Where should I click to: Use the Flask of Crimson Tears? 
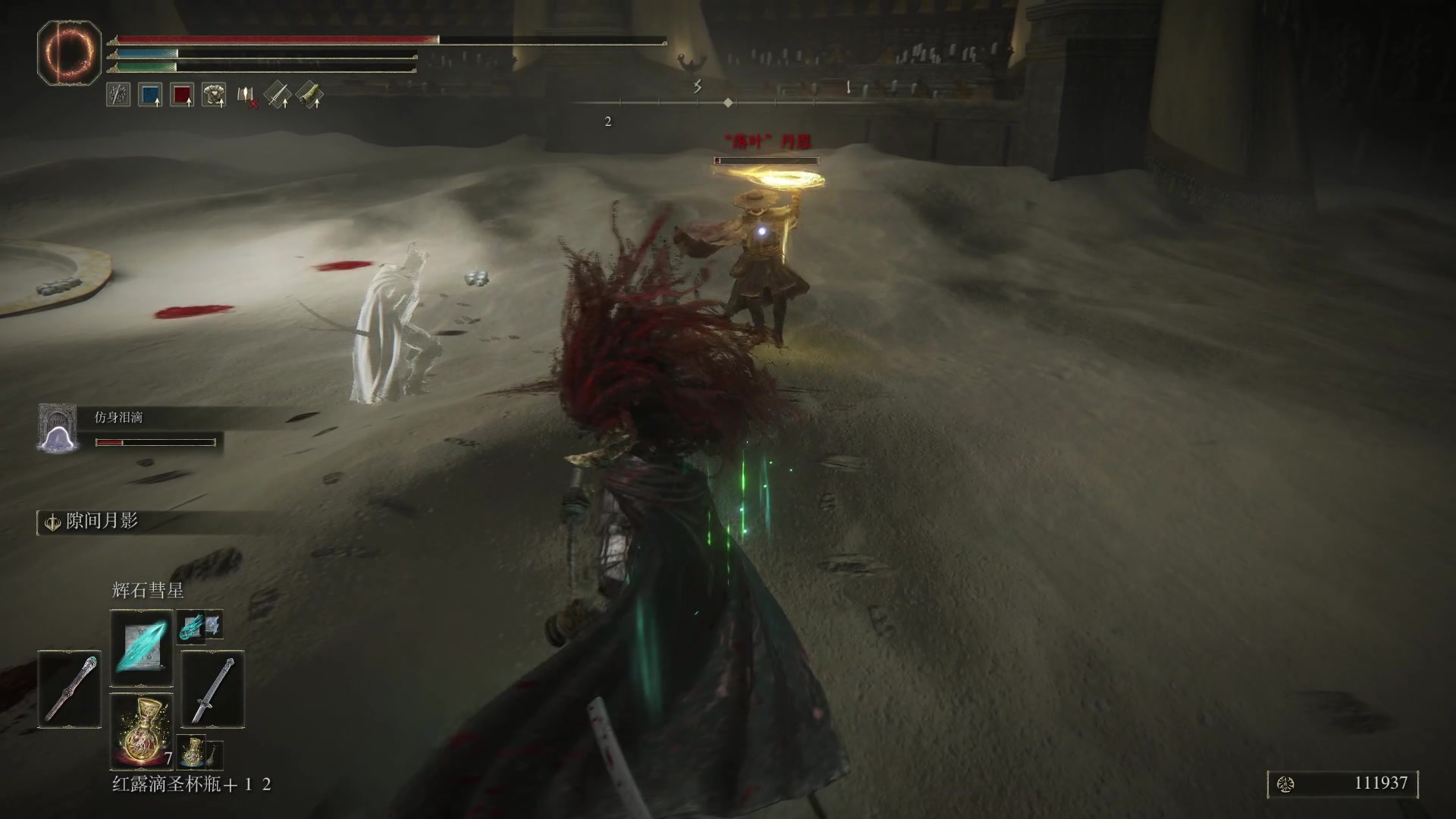click(x=142, y=731)
